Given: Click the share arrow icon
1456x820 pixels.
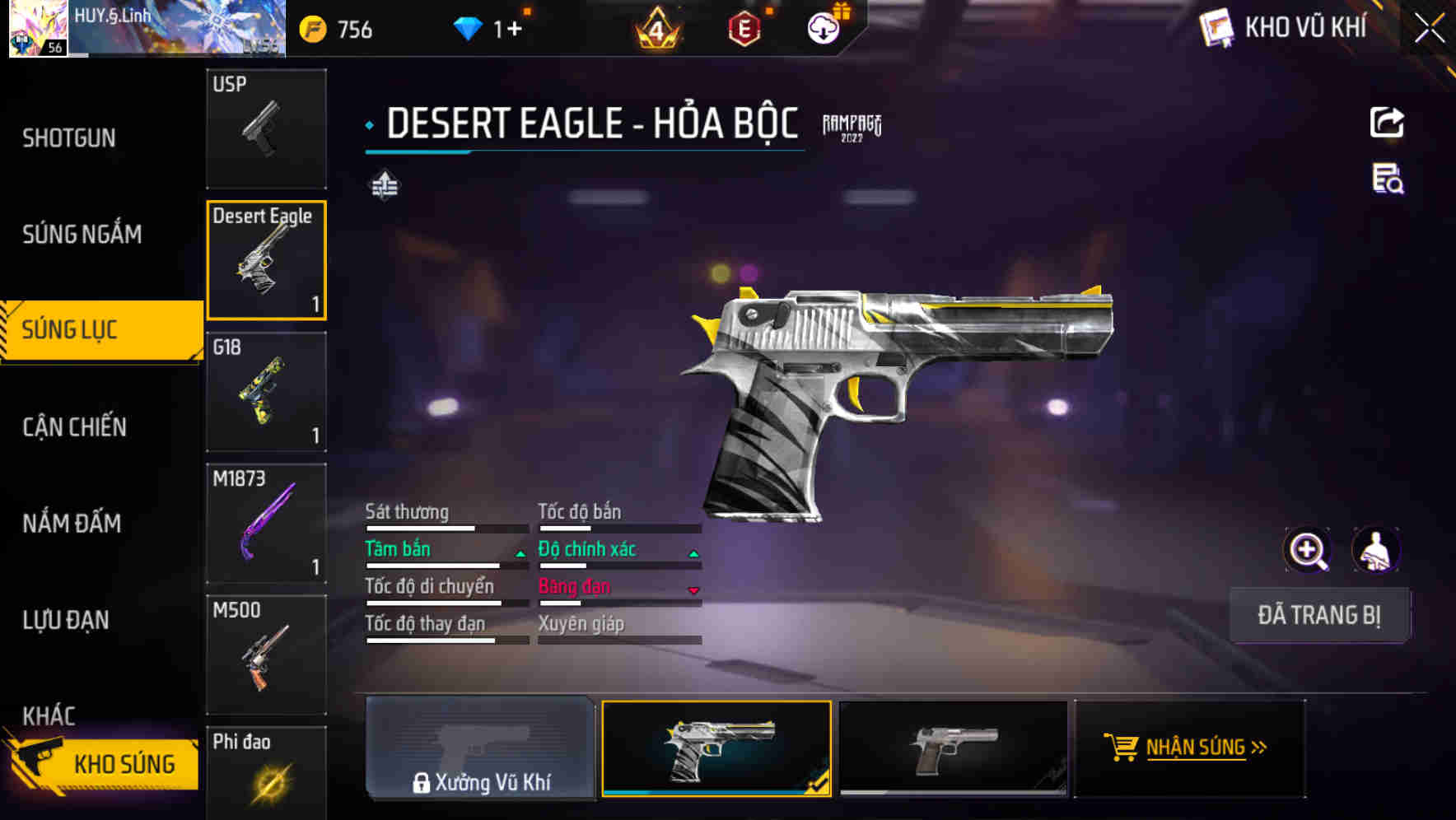Looking at the screenshot, I should tap(1387, 123).
